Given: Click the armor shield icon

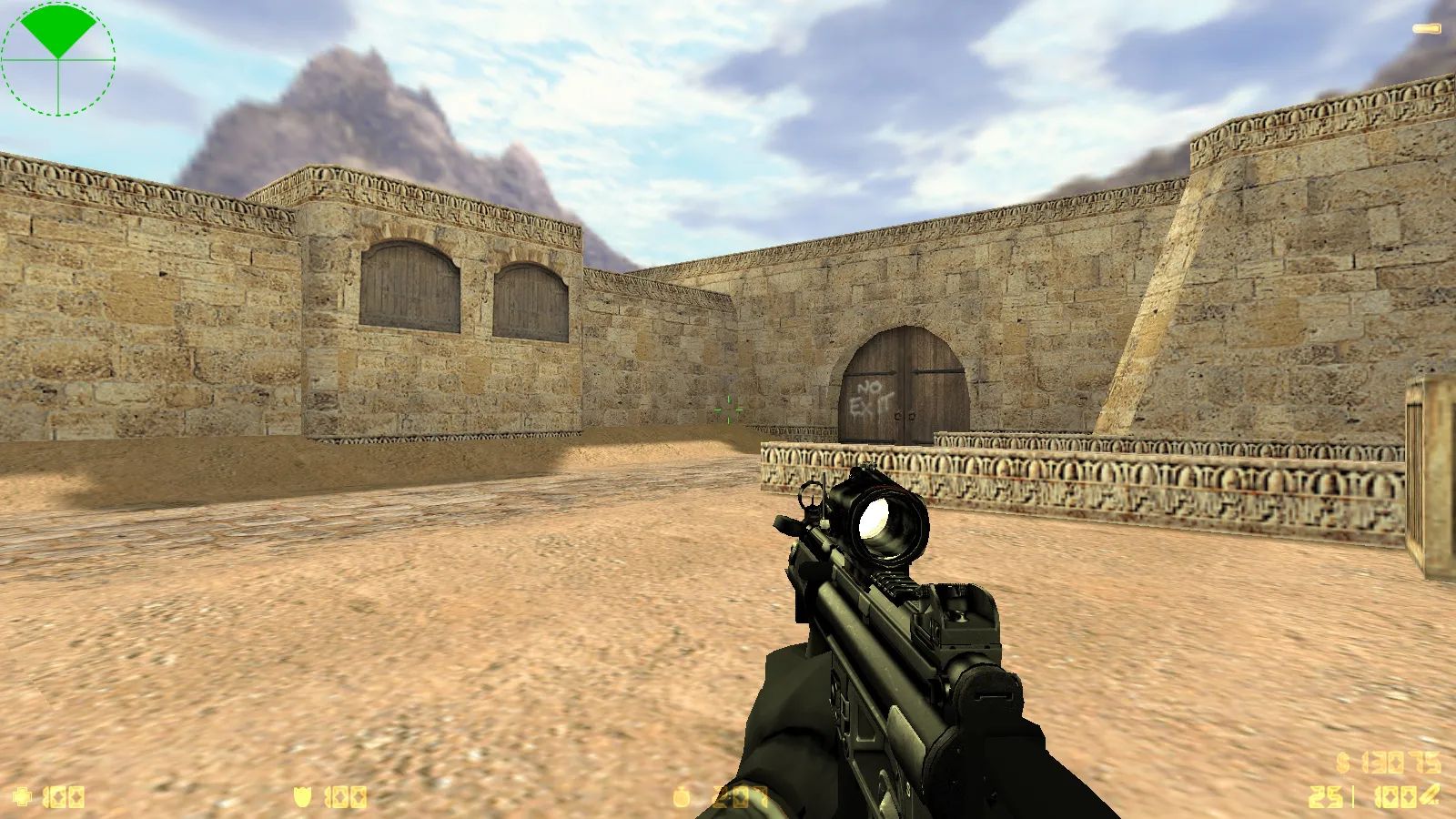Looking at the screenshot, I should [x=303, y=797].
